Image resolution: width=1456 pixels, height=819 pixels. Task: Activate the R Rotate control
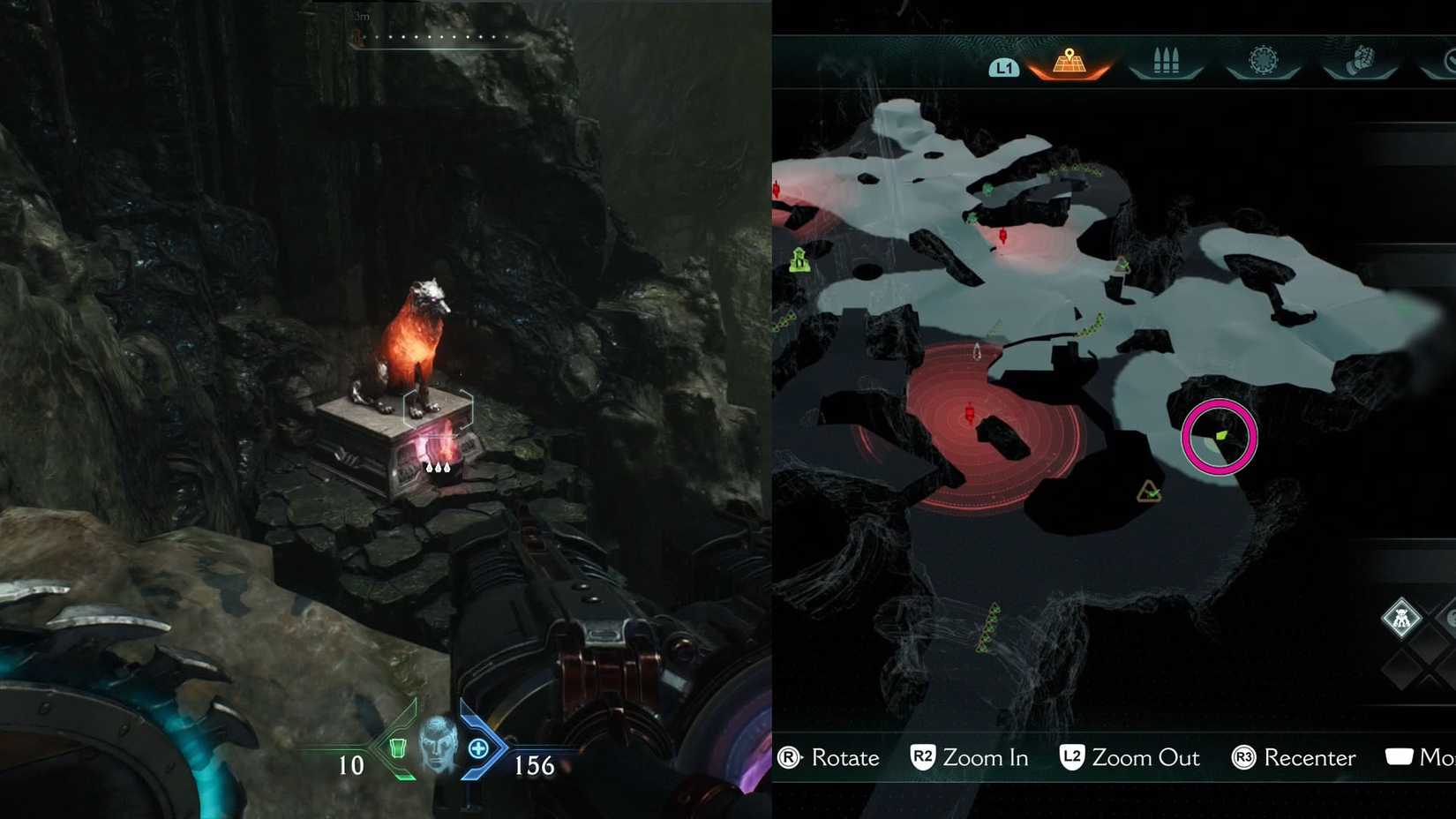829,758
